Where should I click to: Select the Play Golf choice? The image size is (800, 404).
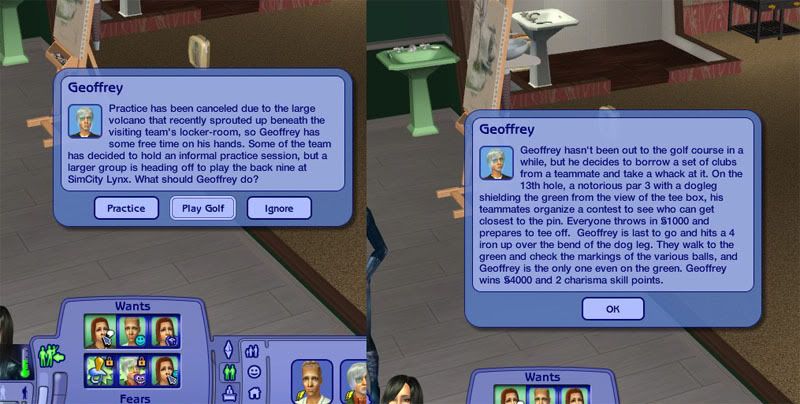pos(202,208)
